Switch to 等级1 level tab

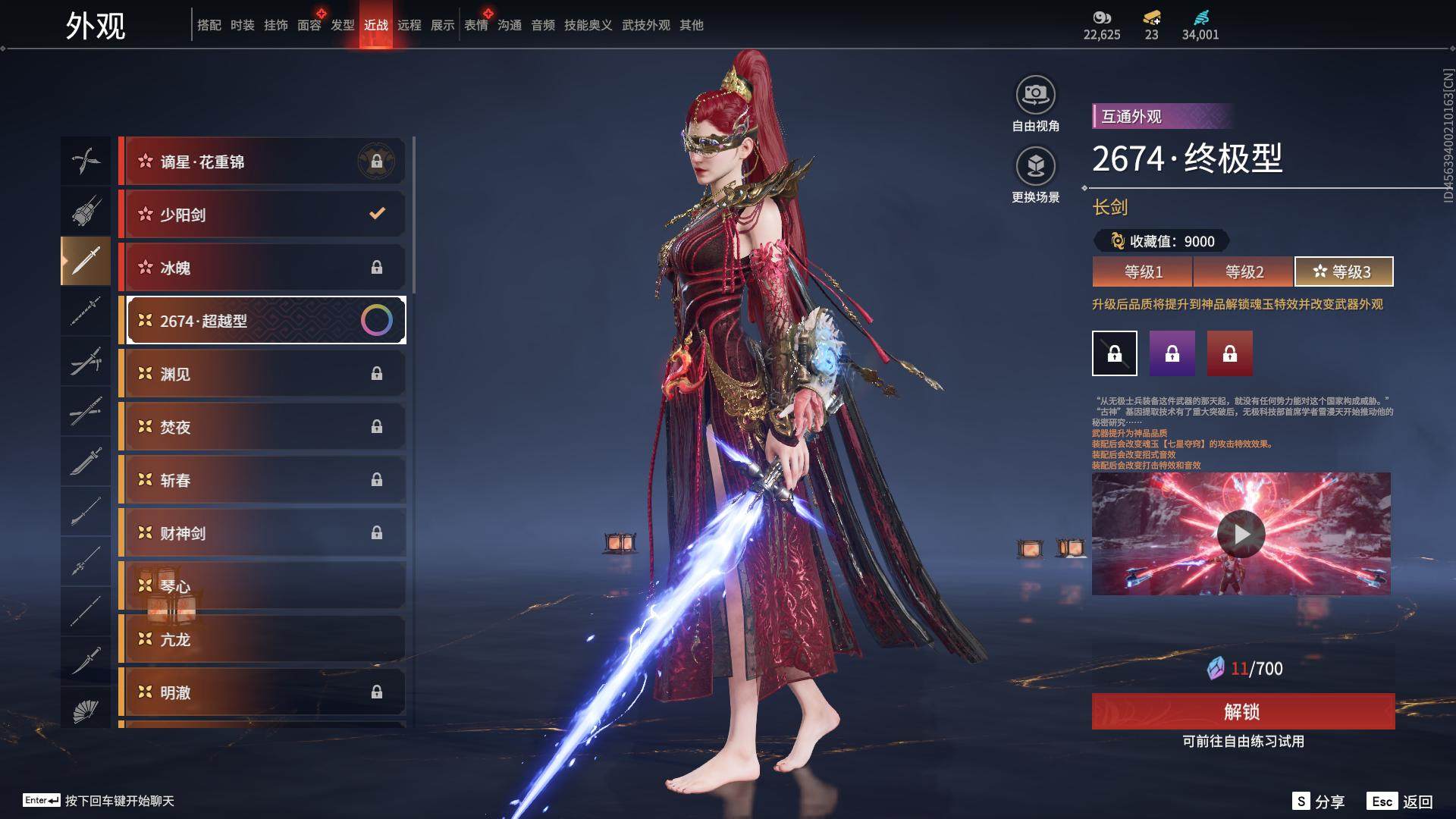(1143, 271)
